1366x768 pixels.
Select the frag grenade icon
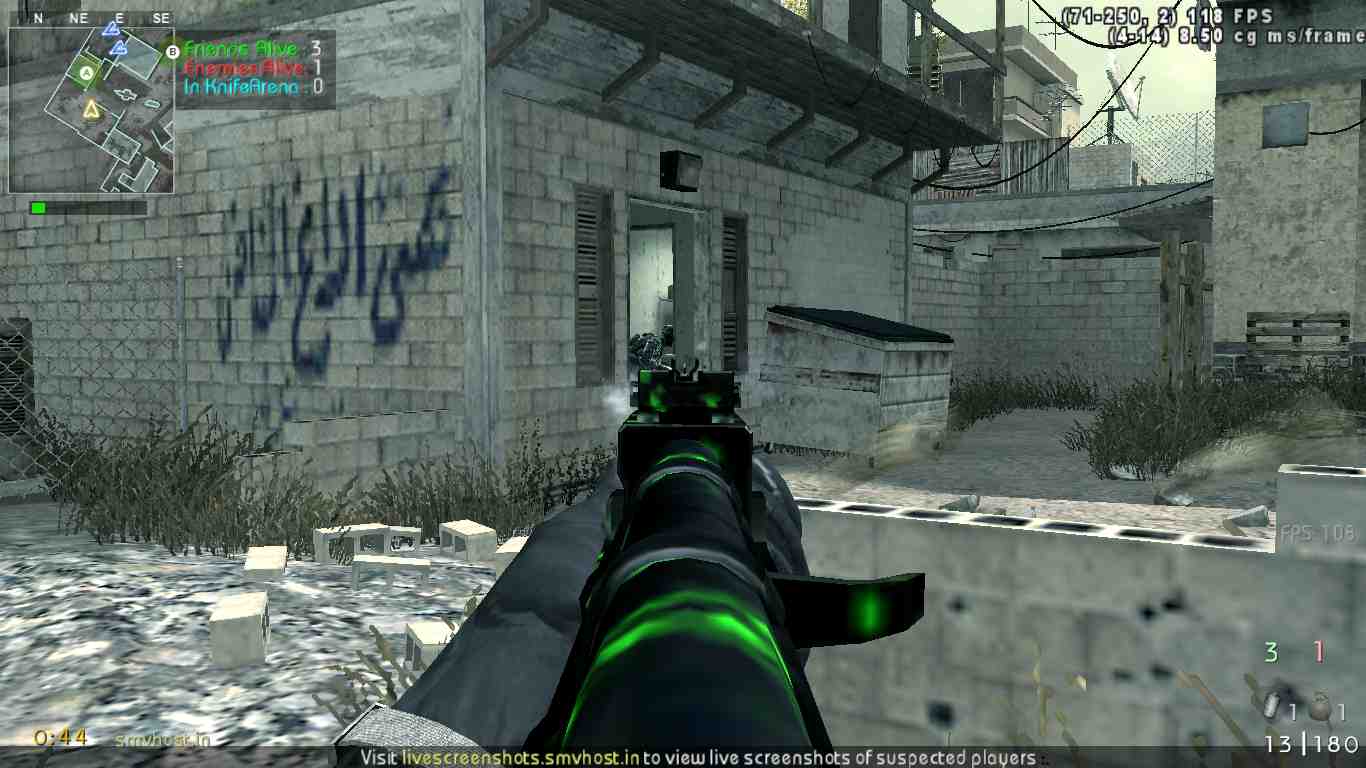tap(1320, 708)
